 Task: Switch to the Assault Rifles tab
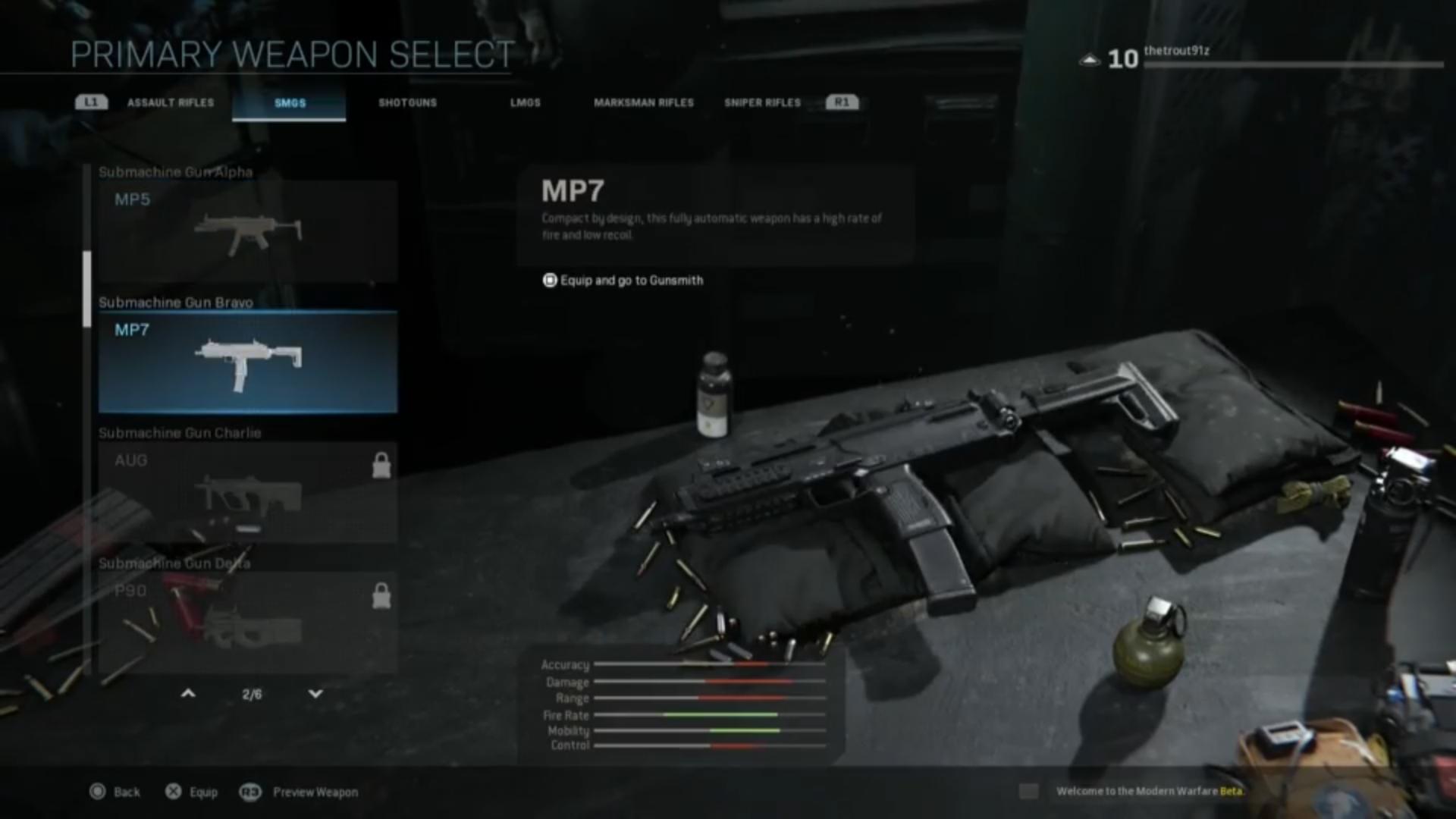[x=170, y=102]
